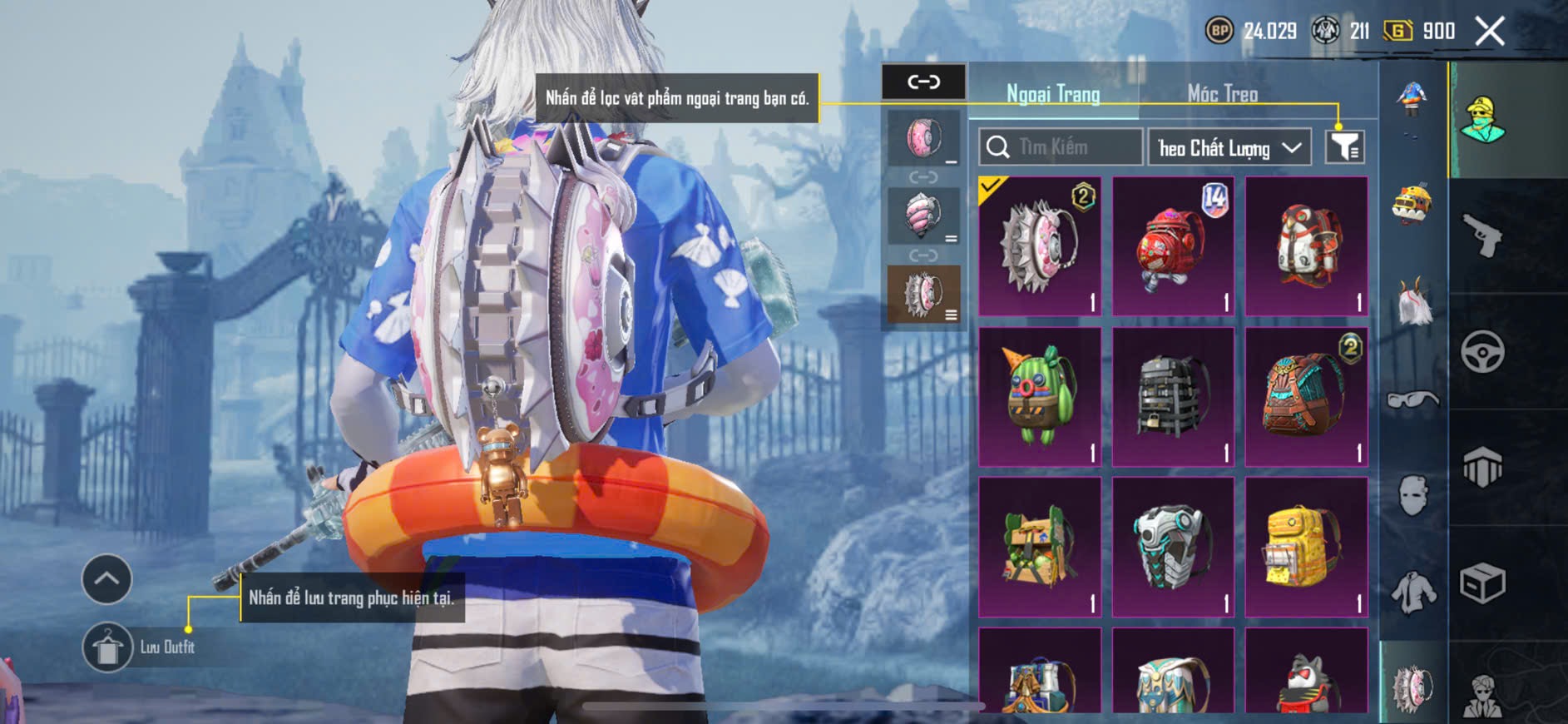This screenshot has width=1568, height=724.
Task: Open the steering wheel vehicle category
Action: [x=1483, y=351]
